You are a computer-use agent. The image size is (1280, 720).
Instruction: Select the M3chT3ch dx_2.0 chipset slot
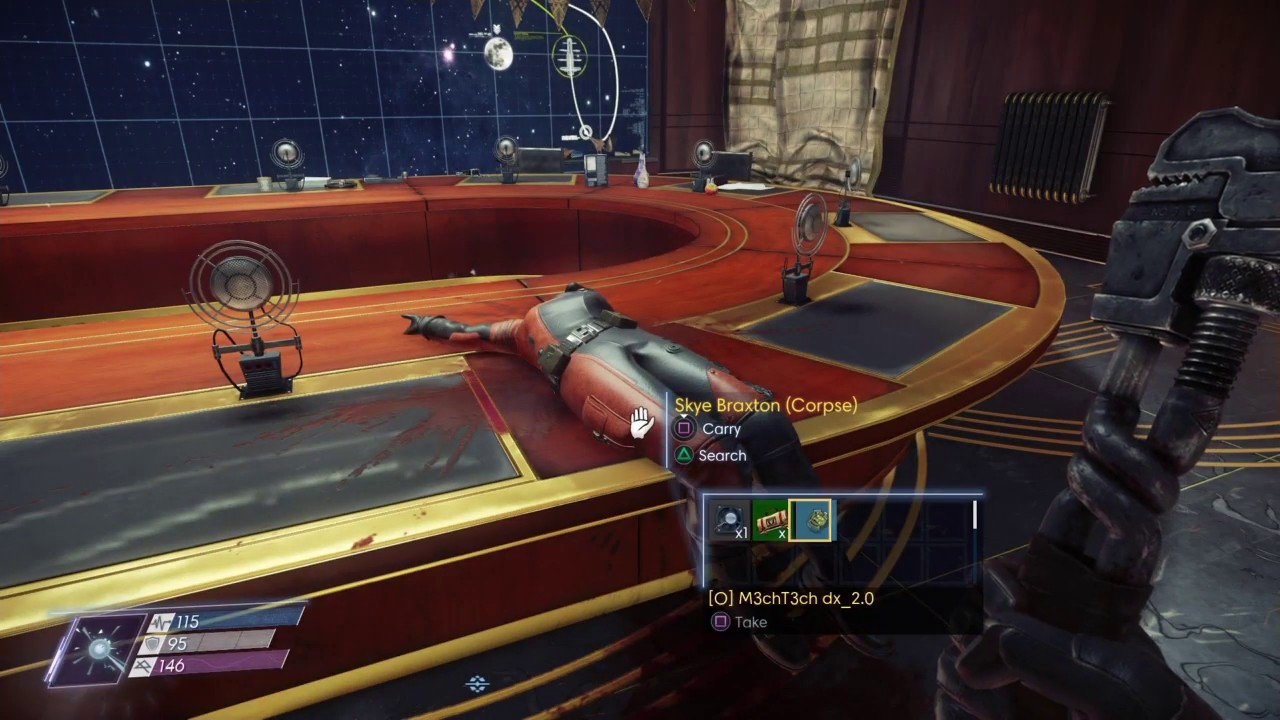click(810, 521)
